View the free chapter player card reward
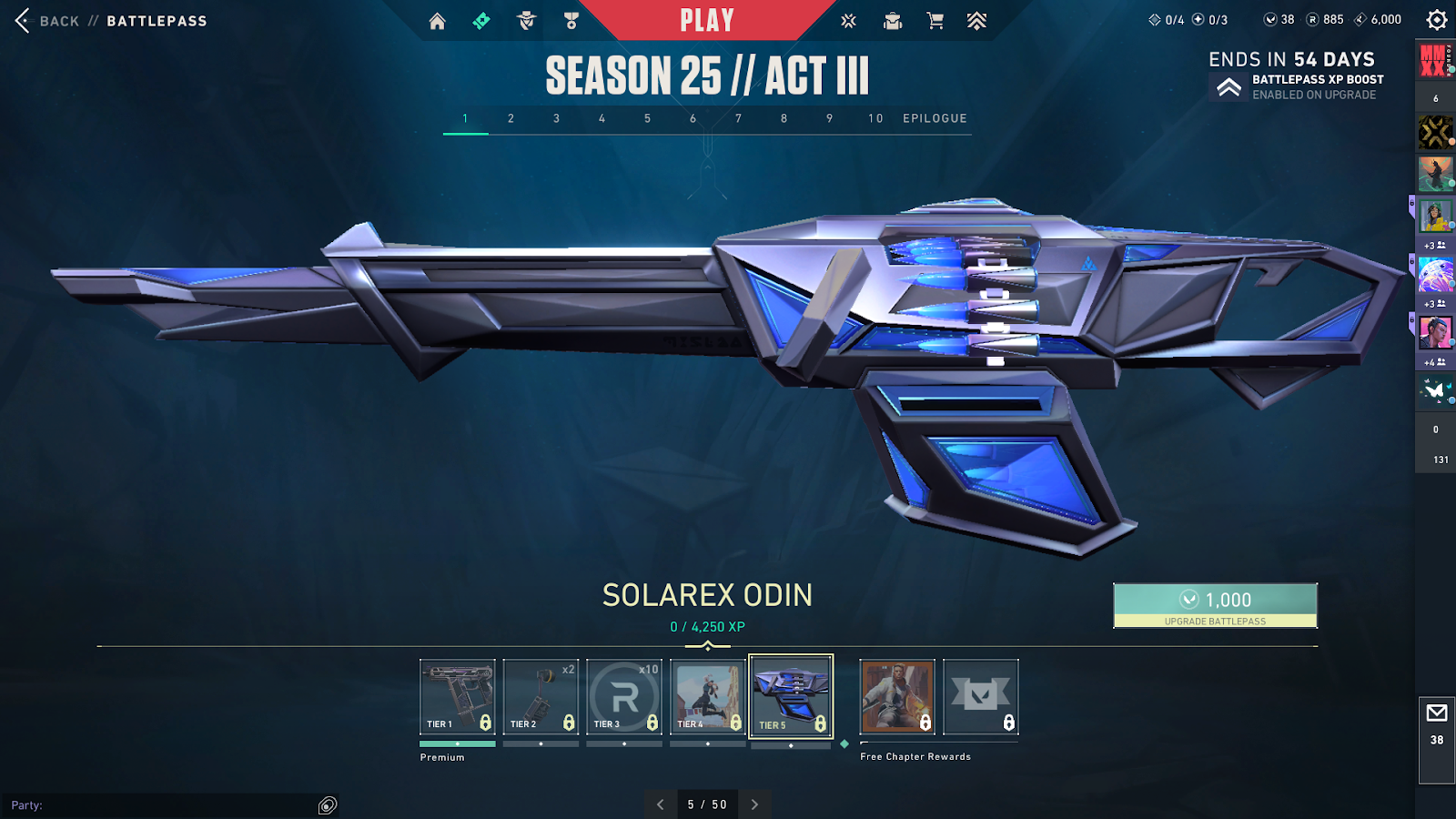1456x819 pixels. 897,697
